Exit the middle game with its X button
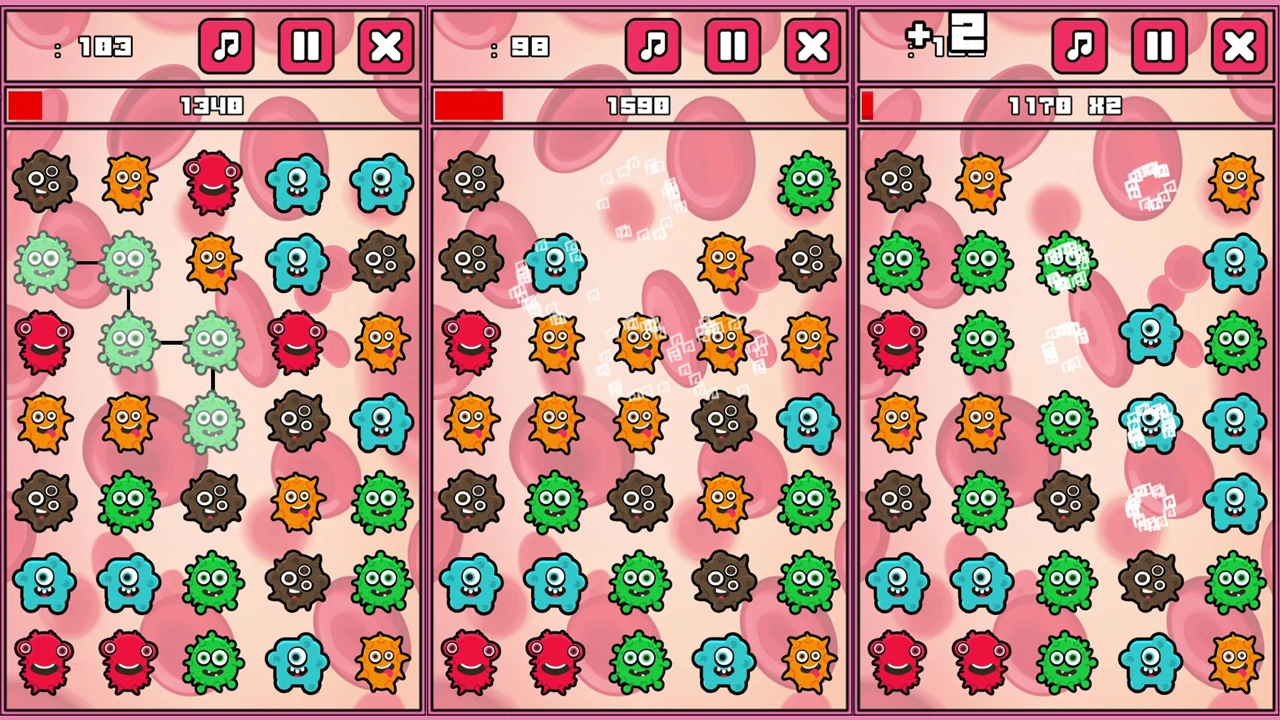 click(813, 46)
